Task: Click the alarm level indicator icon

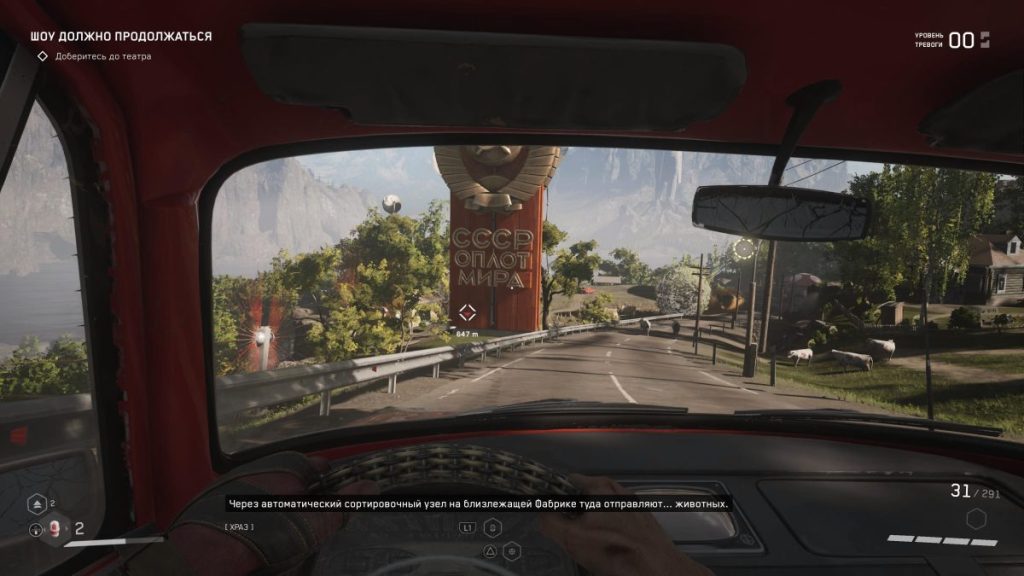Action: tap(985, 40)
